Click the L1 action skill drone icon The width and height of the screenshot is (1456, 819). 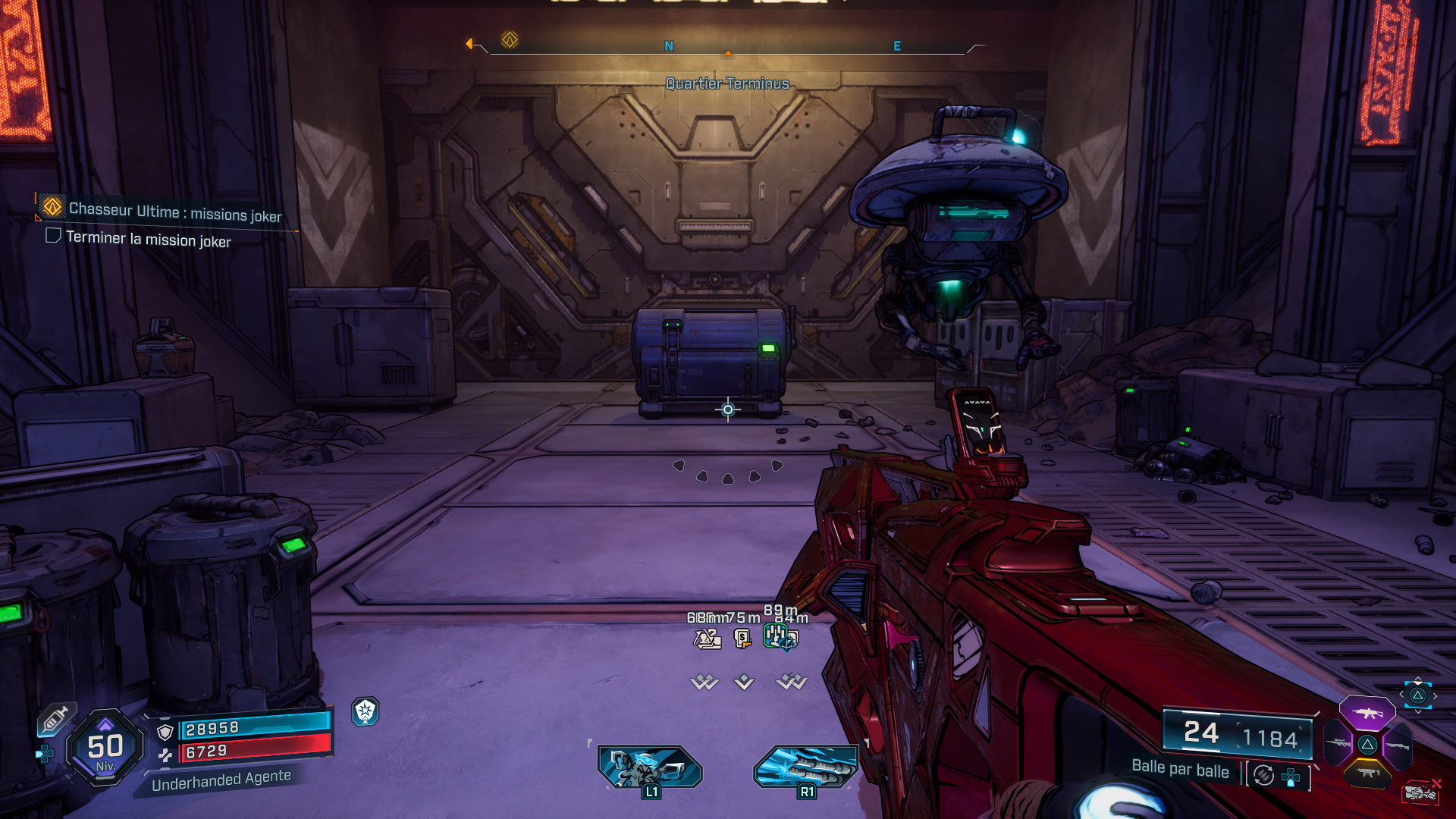(x=651, y=768)
